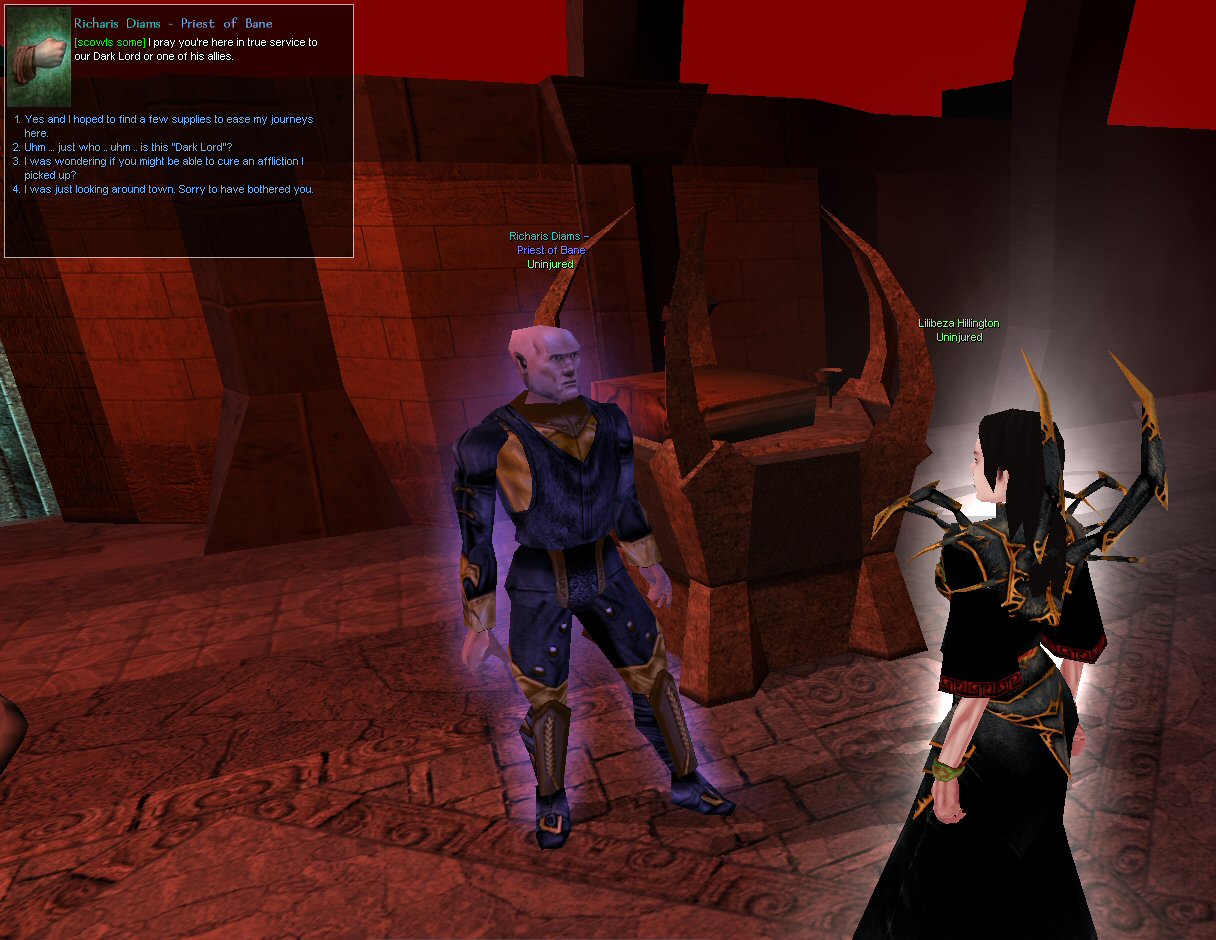Choose the reply about finding supplies
1216x940 pixels.
point(168,120)
